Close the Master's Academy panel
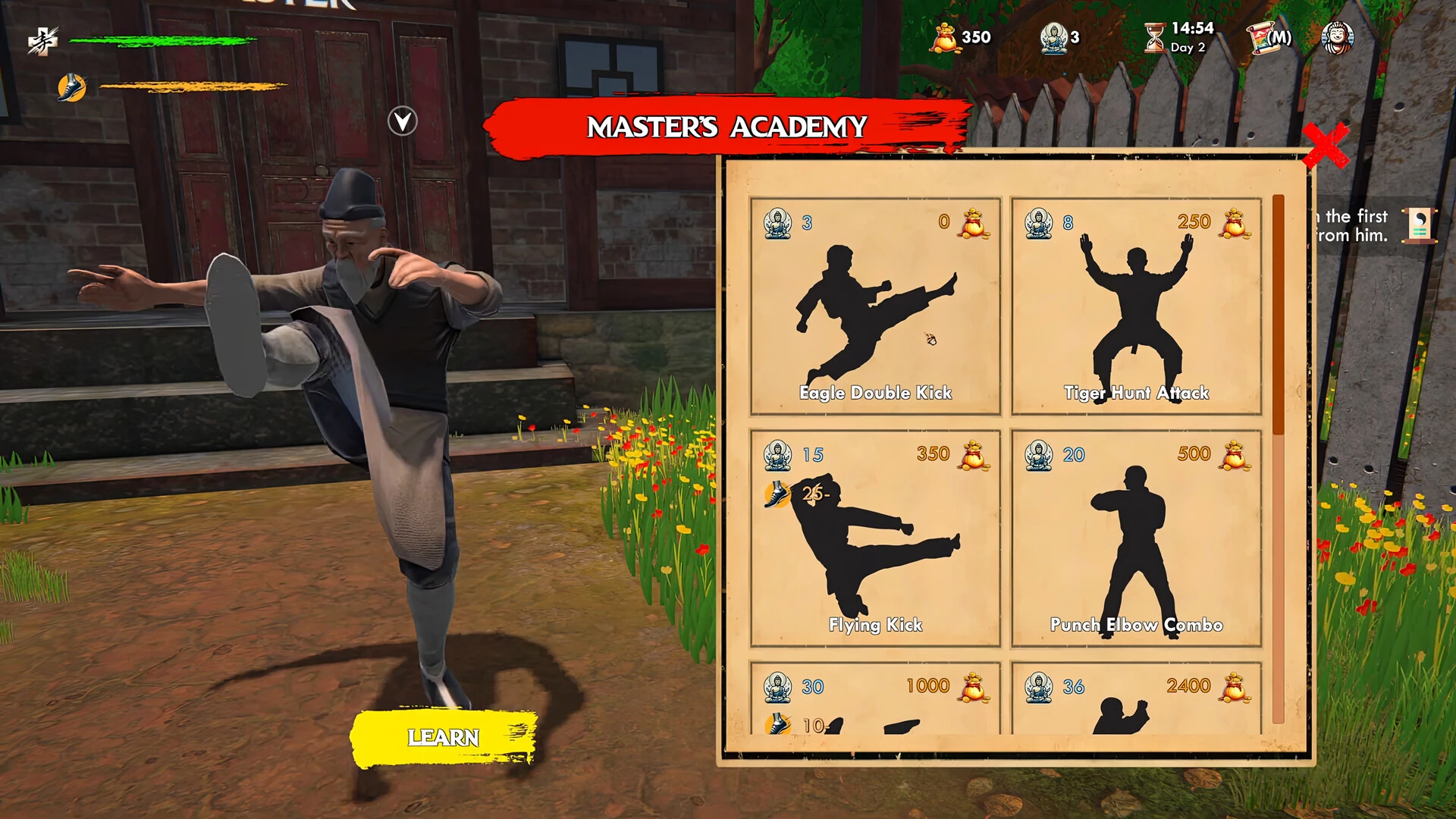The width and height of the screenshot is (1456, 819). [x=1325, y=145]
